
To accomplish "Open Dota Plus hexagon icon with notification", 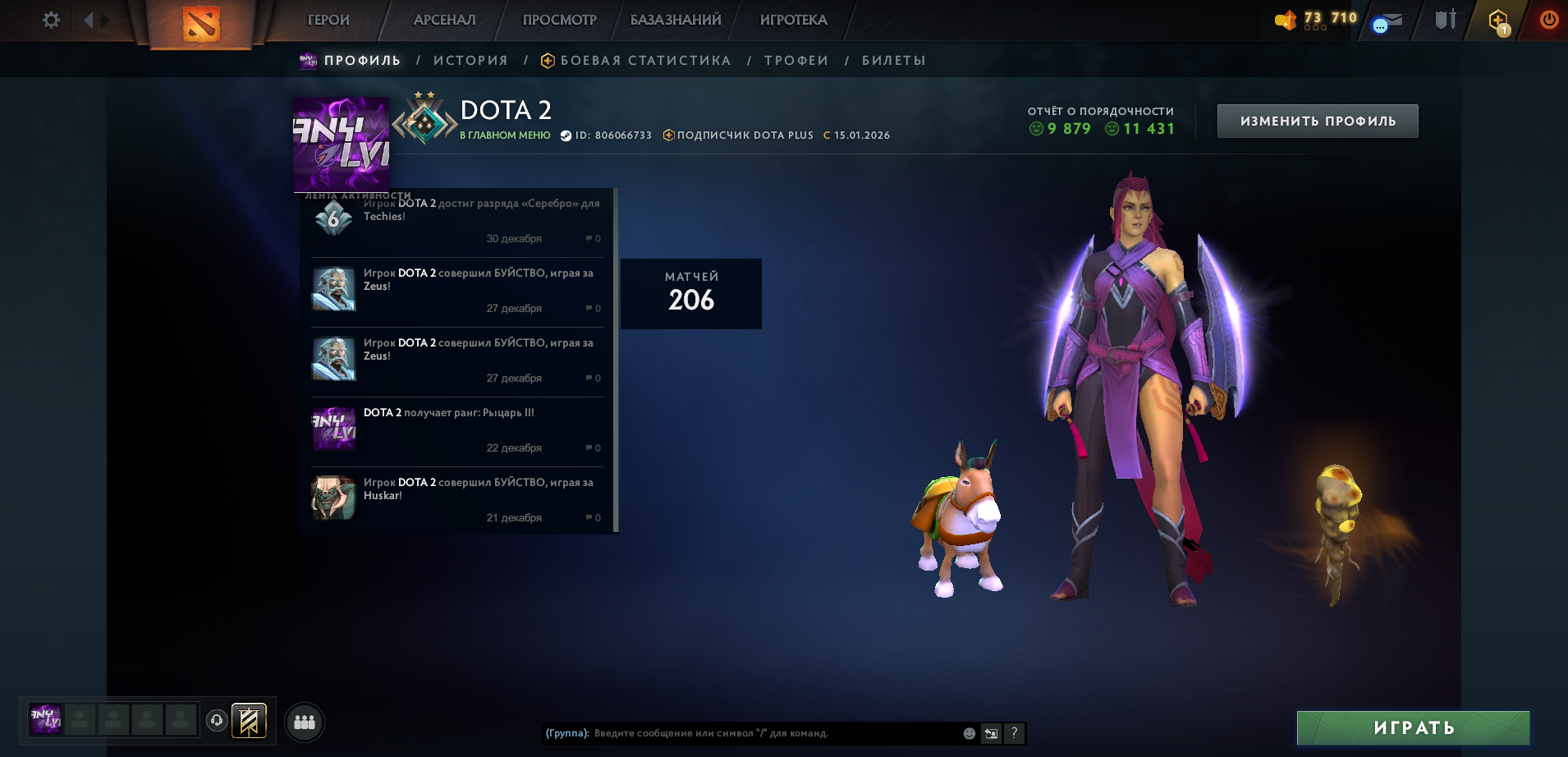I will coord(1497,18).
